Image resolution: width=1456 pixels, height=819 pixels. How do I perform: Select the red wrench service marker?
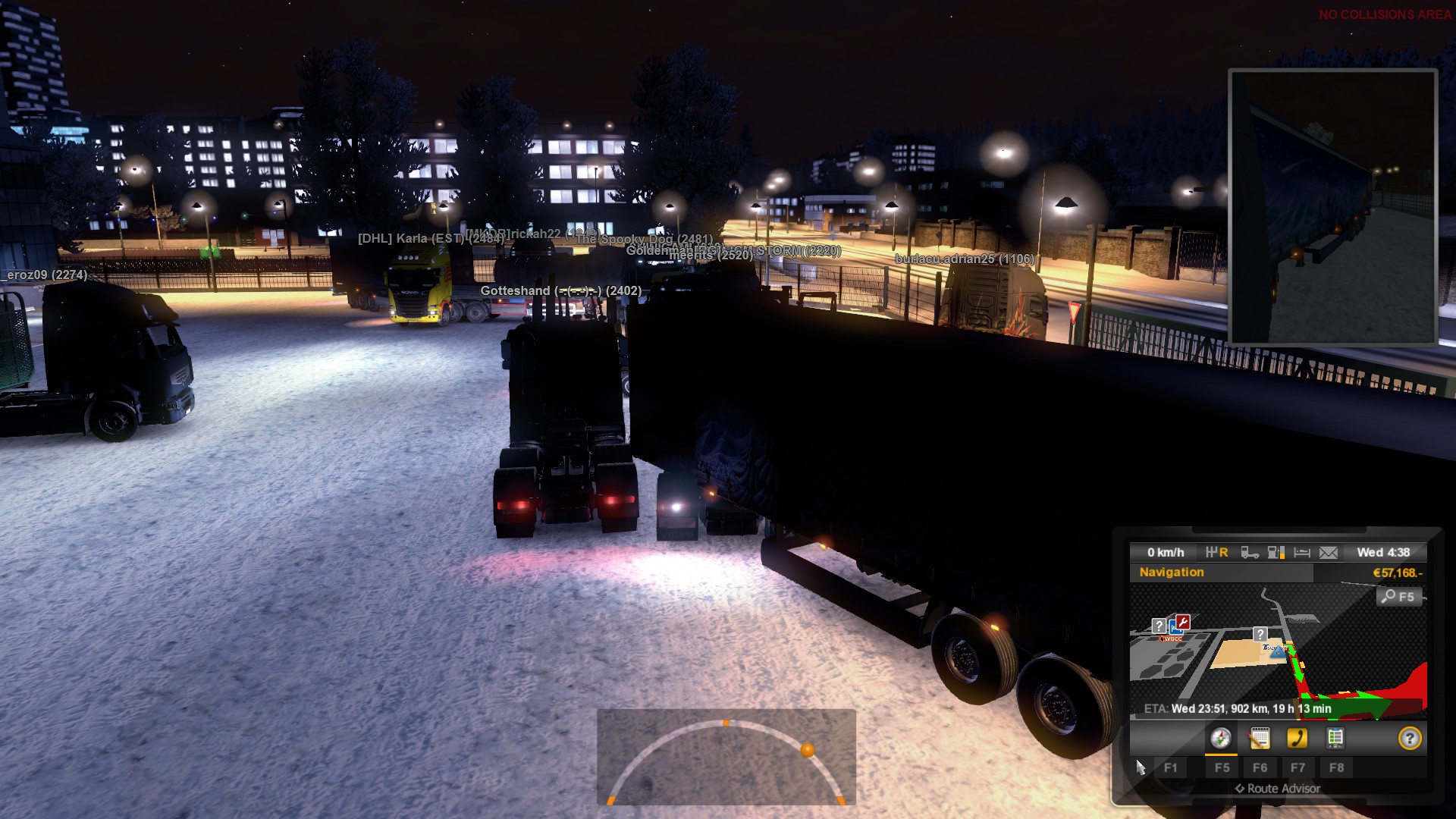click(x=1183, y=623)
